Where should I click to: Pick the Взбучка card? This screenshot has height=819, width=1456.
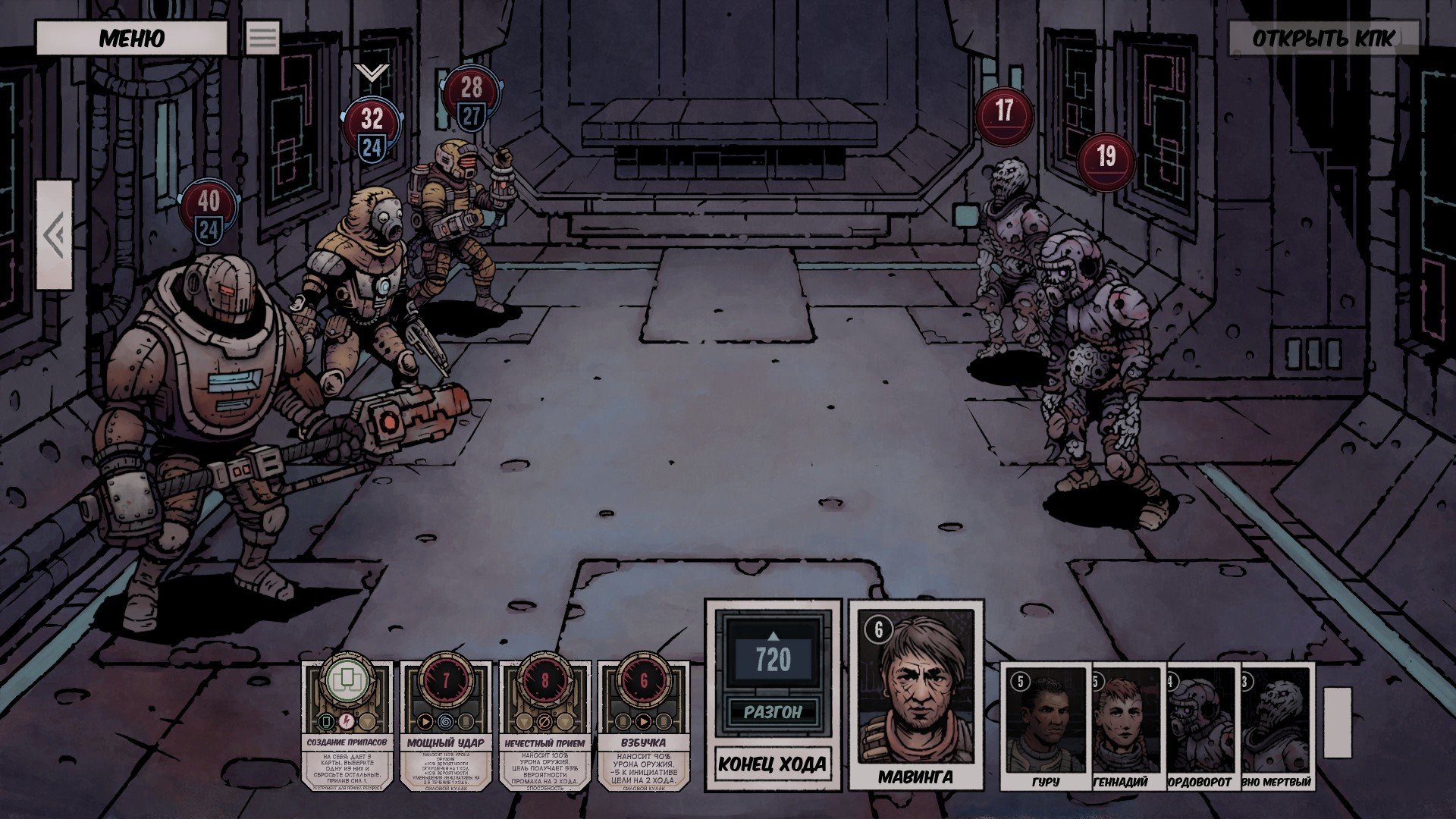click(x=643, y=726)
